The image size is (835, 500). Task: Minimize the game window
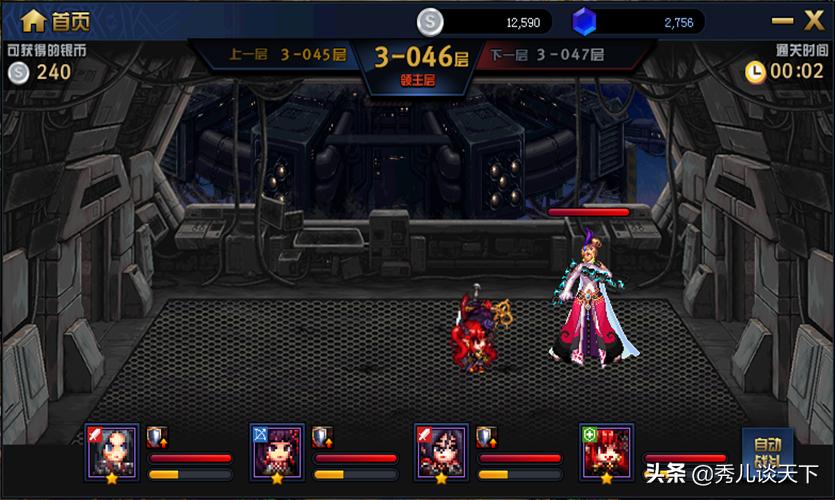[x=781, y=20]
